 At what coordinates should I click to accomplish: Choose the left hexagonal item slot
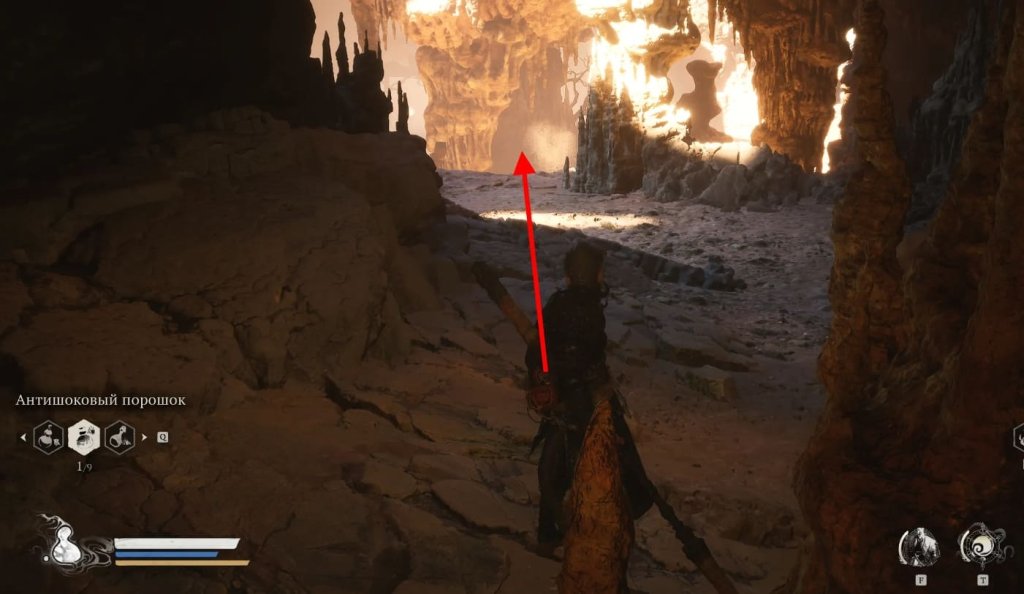pyautogui.click(x=49, y=437)
